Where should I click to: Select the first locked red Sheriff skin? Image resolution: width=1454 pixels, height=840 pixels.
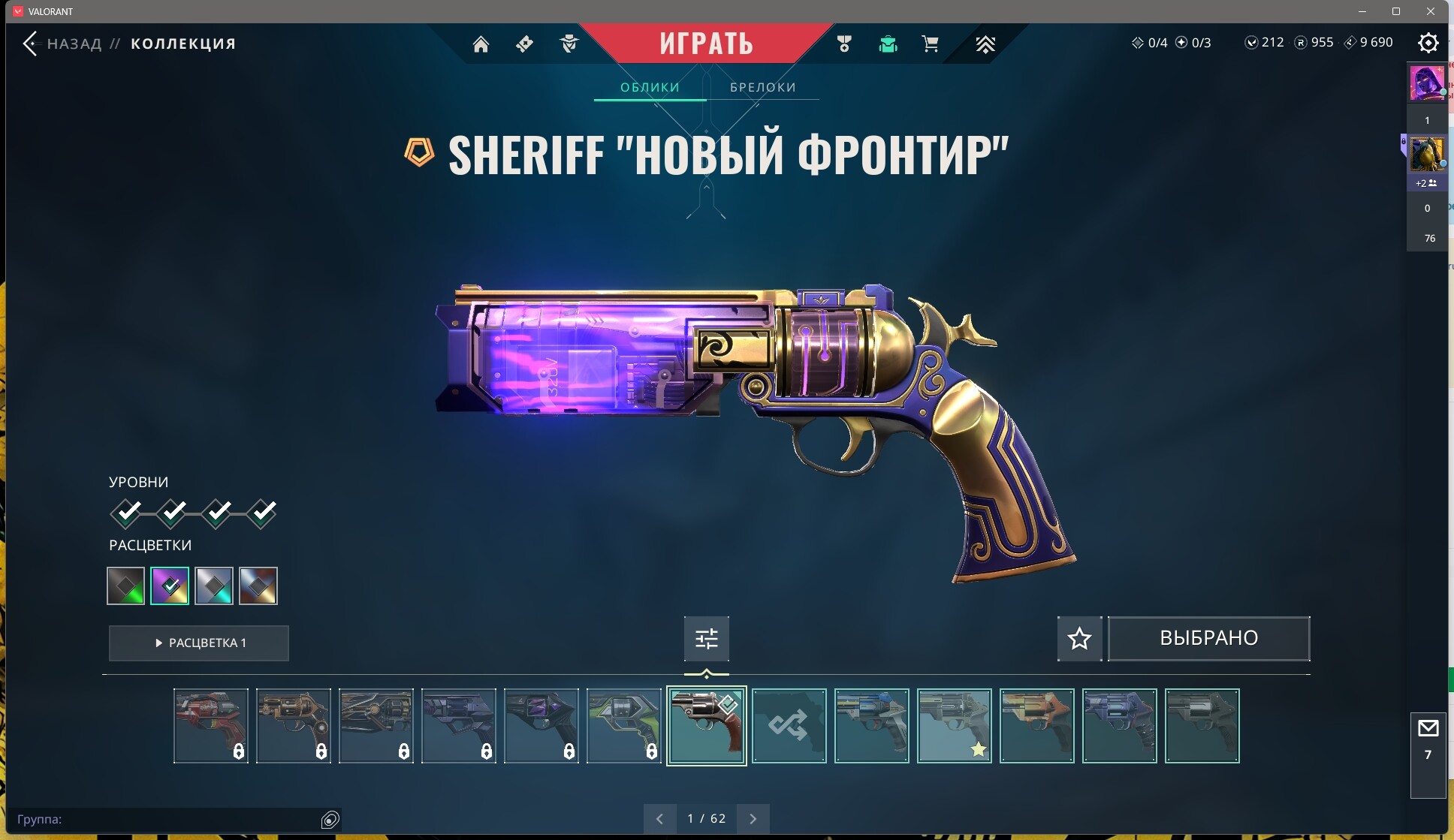pyautogui.click(x=210, y=726)
